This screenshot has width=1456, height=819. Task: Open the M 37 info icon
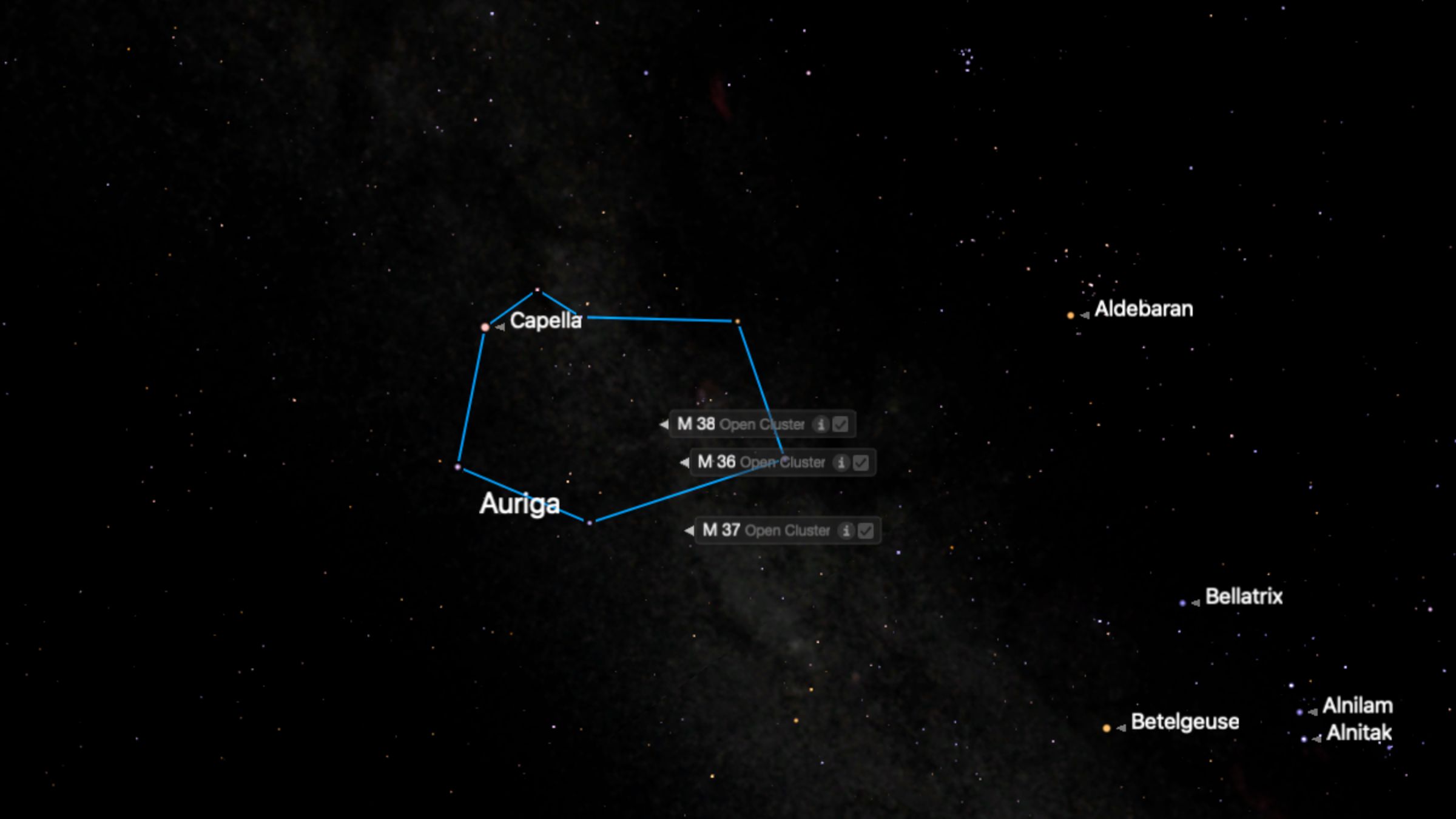pyautogui.click(x=847, y=530)
